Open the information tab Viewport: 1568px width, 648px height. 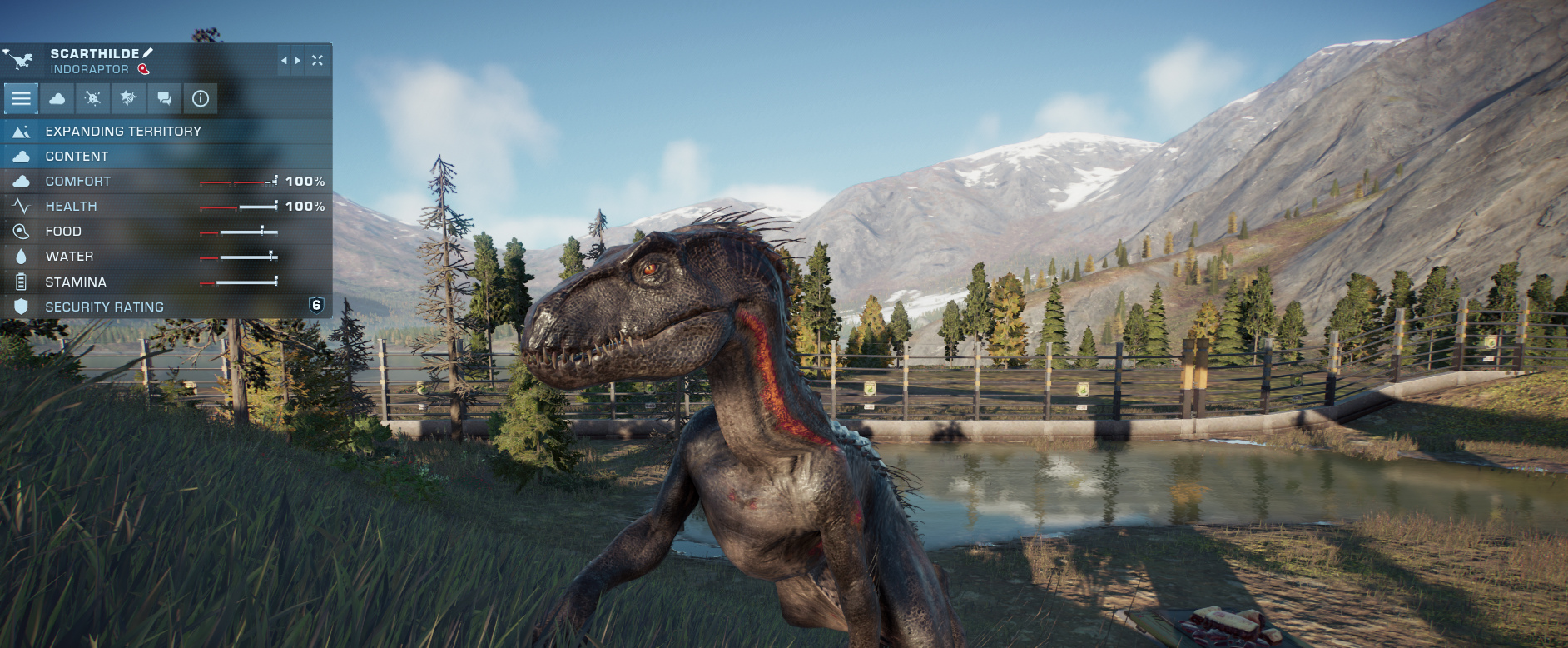click(201, 98)
